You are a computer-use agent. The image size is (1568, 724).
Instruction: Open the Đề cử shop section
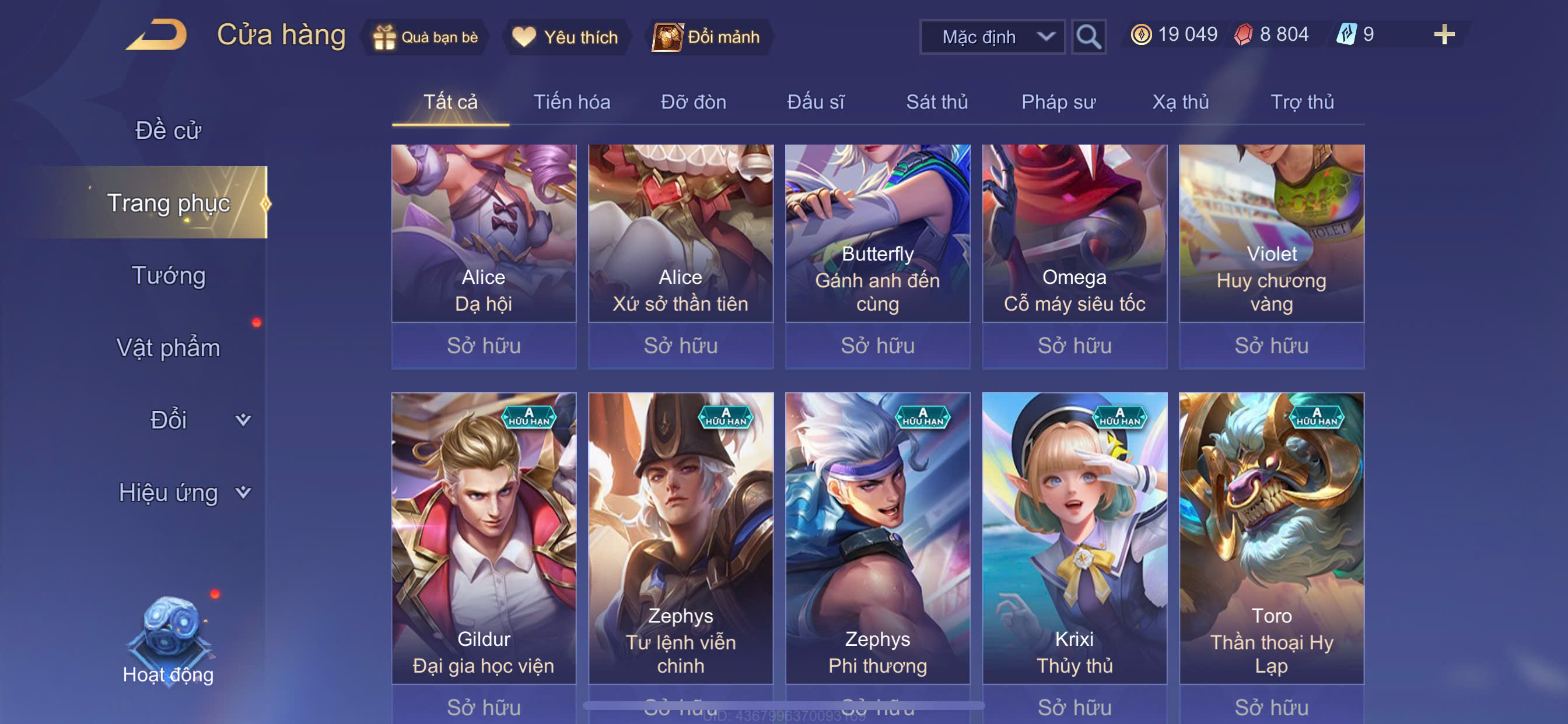point(168,130)
